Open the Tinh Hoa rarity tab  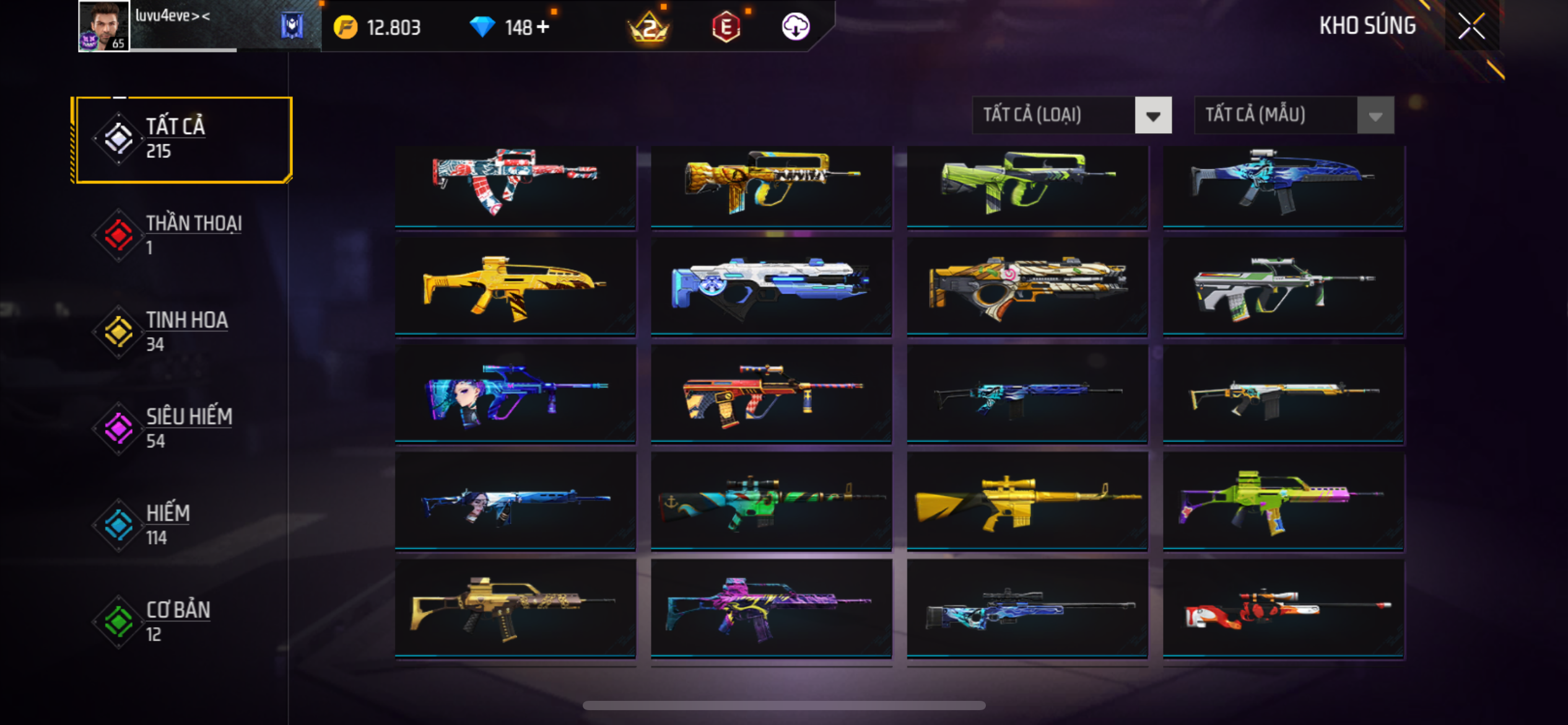pyautogui.click(x=182, y=332)
